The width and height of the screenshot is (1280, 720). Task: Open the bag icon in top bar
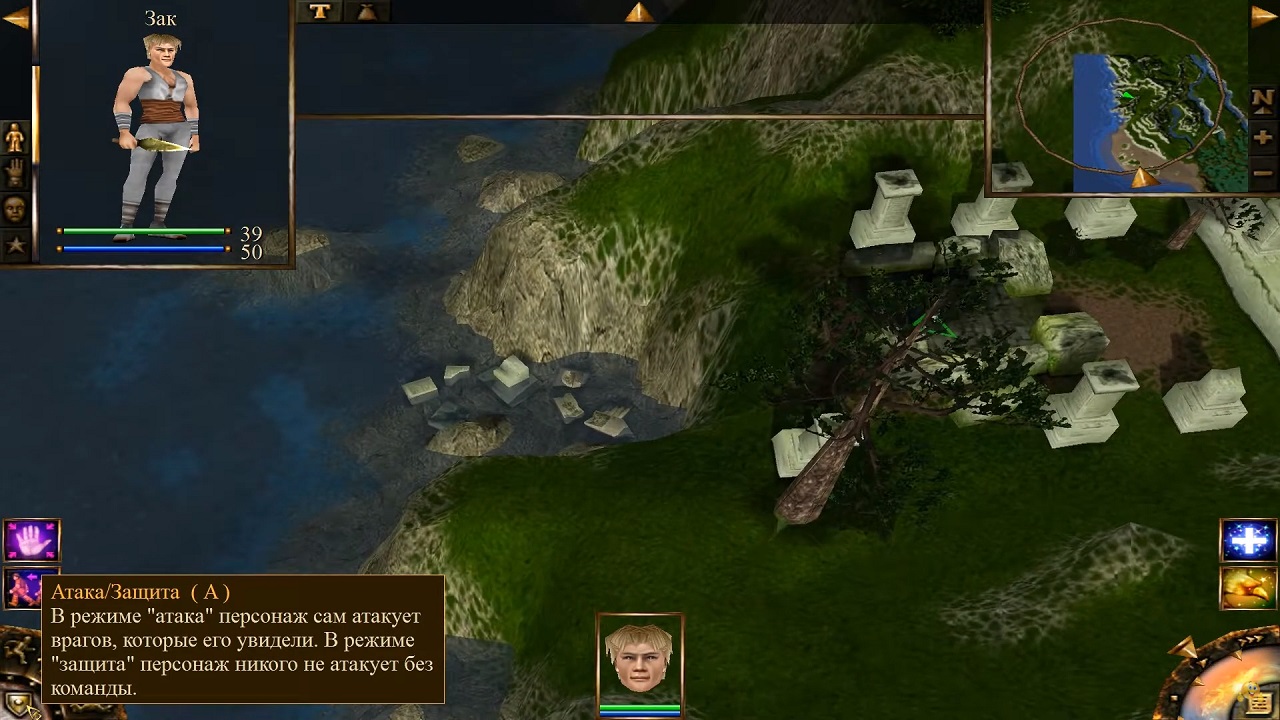click(366, 11)
